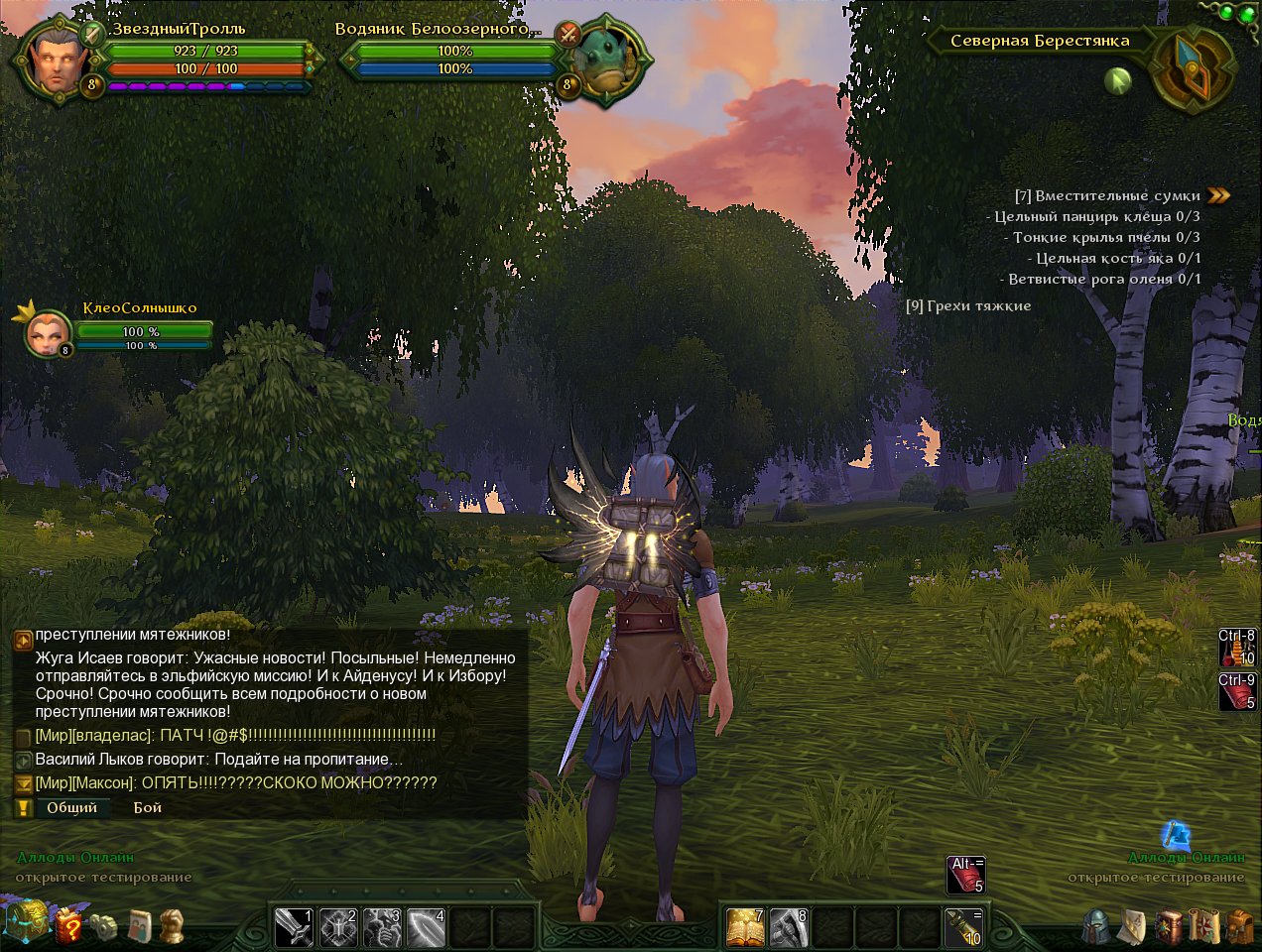Viewport: 1262px width, 952px height.
Task: Use the red scroll item labeled Alt-=
Action: tap(965, 875)
